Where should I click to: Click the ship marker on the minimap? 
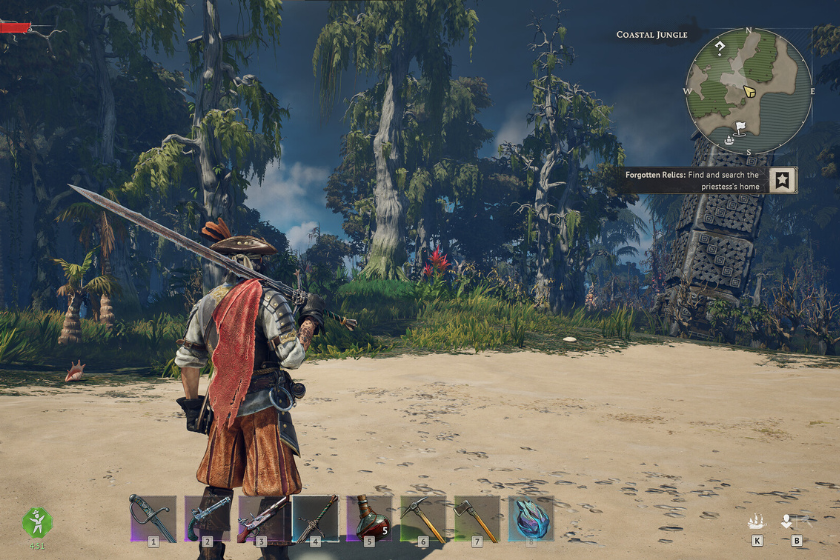tap(730, 140)
